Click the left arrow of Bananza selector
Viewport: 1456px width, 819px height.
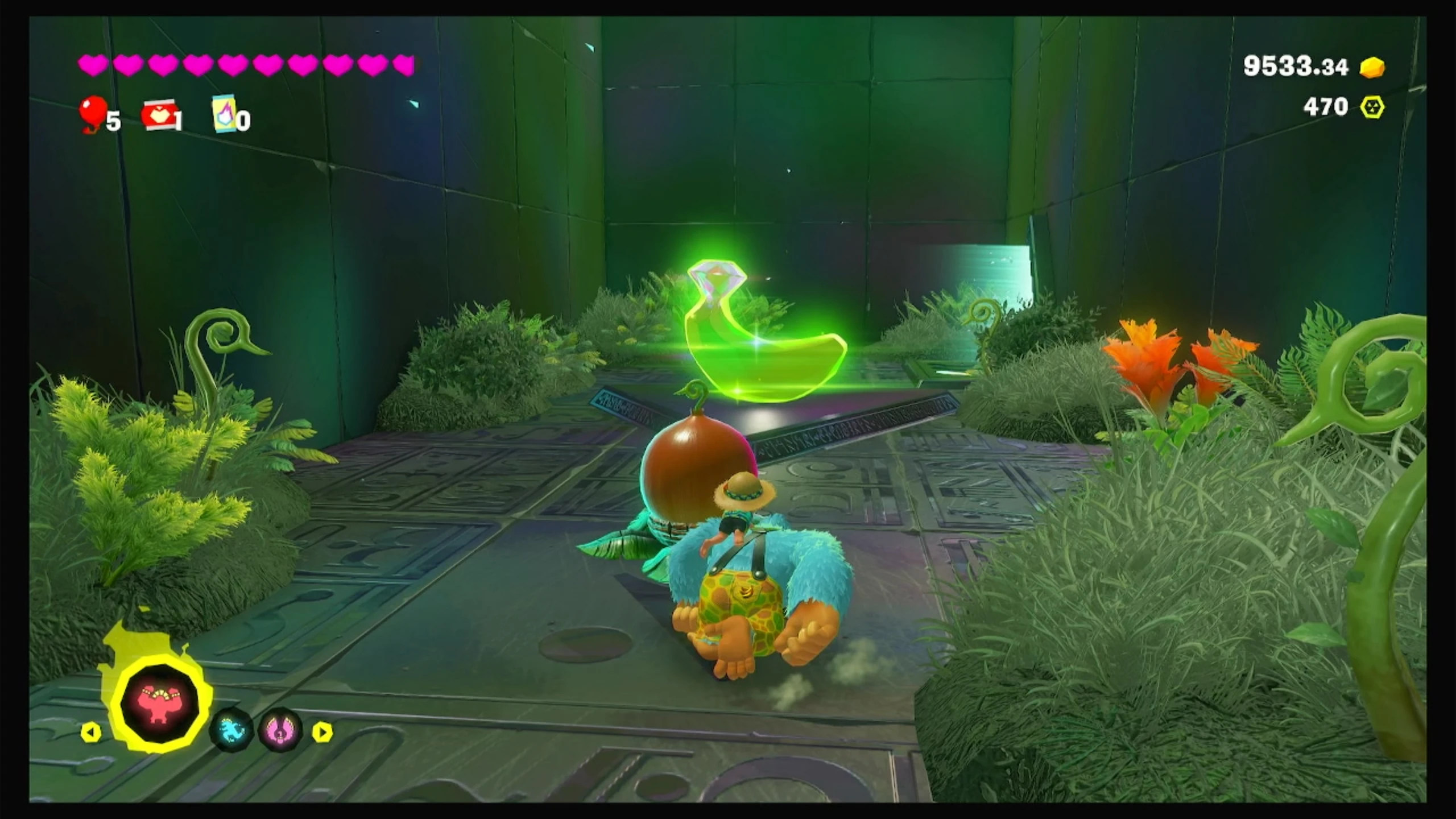(91, 732)
